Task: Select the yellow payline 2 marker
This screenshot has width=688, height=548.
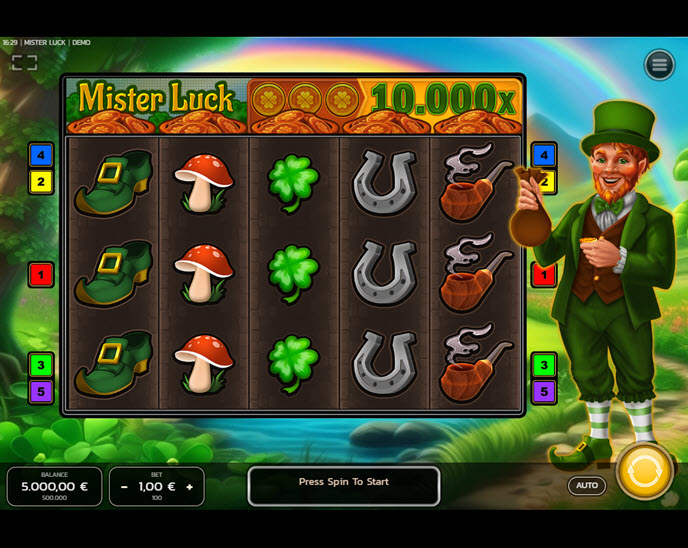Action: click(41, 182)
